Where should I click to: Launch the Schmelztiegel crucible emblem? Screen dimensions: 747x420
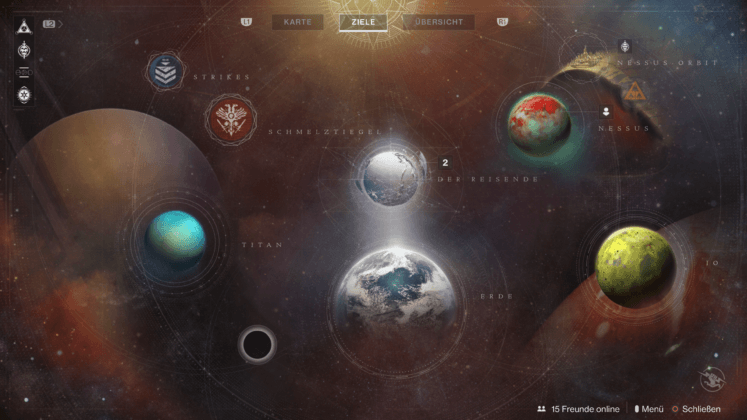point(231,119)
